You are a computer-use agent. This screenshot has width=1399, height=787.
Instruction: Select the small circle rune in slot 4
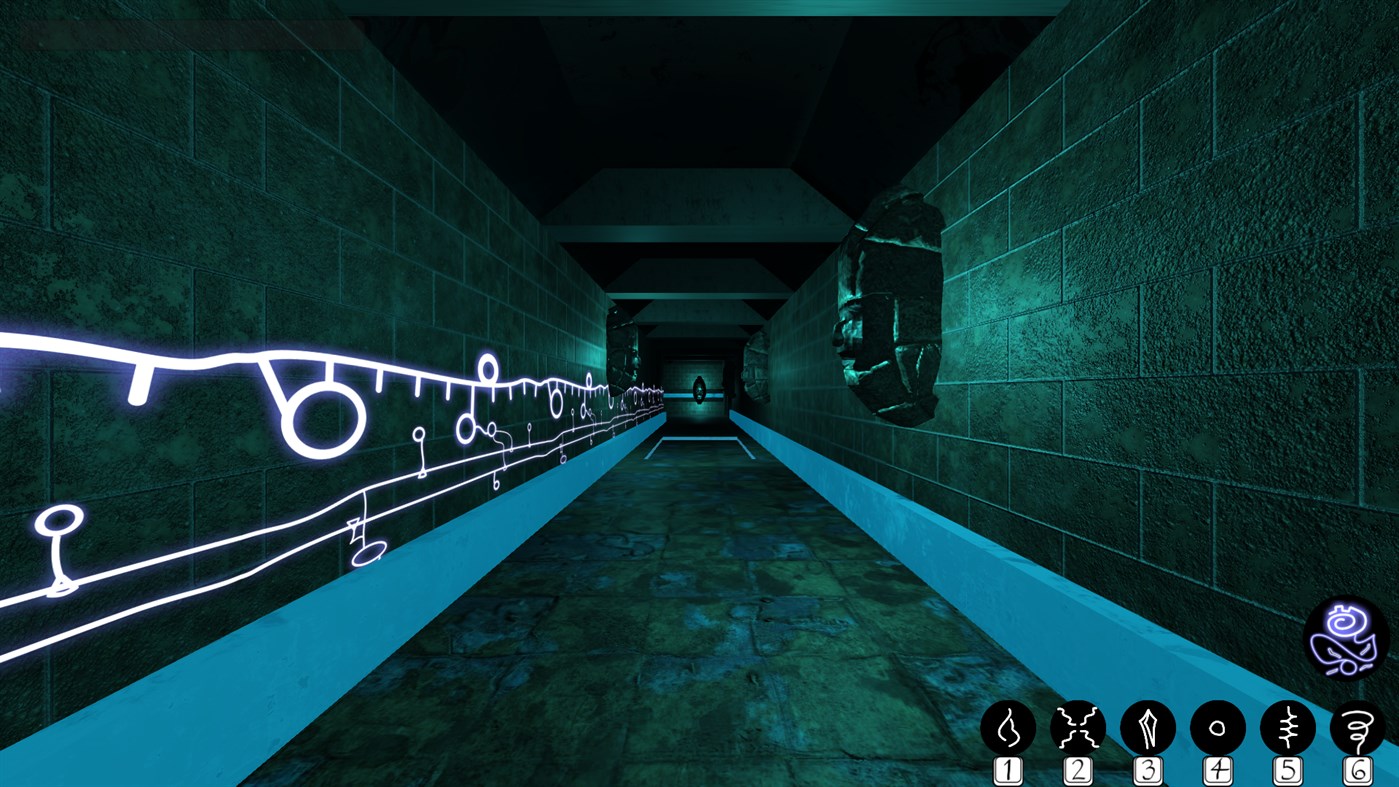(x=1217, y=729)
